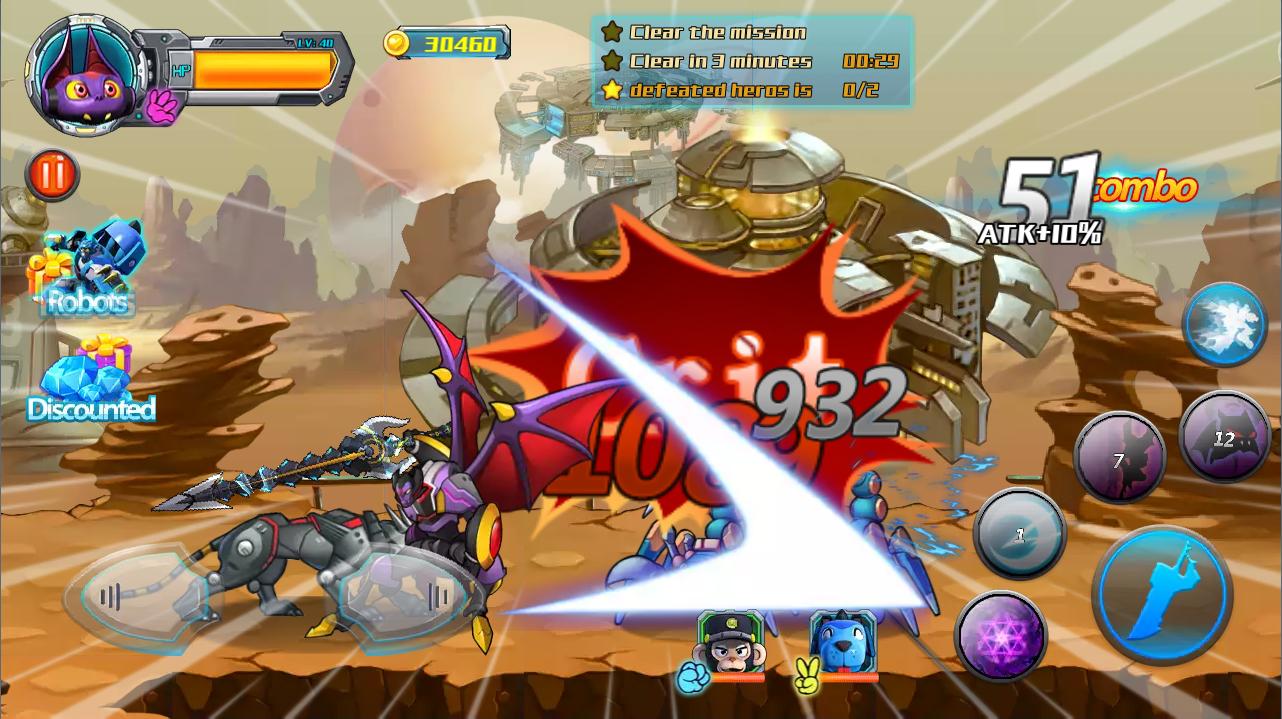Trigger the blue energy burst skill
Screen dimensions: 1282x719
[x=1225, y=323]
